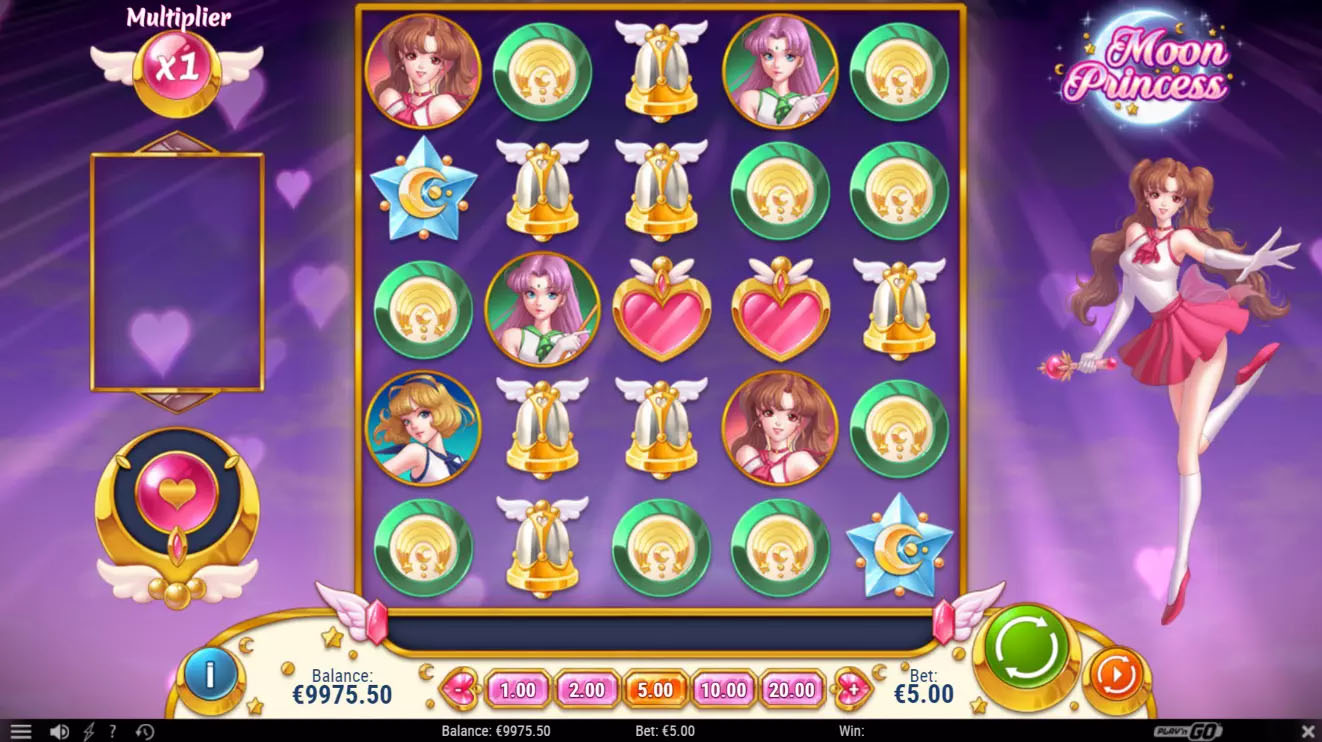Image resolution: width=1322 pixels, height=742 pixels.
Task: Select the 20.00 bet chip
Action: click(x=791, y=690)
